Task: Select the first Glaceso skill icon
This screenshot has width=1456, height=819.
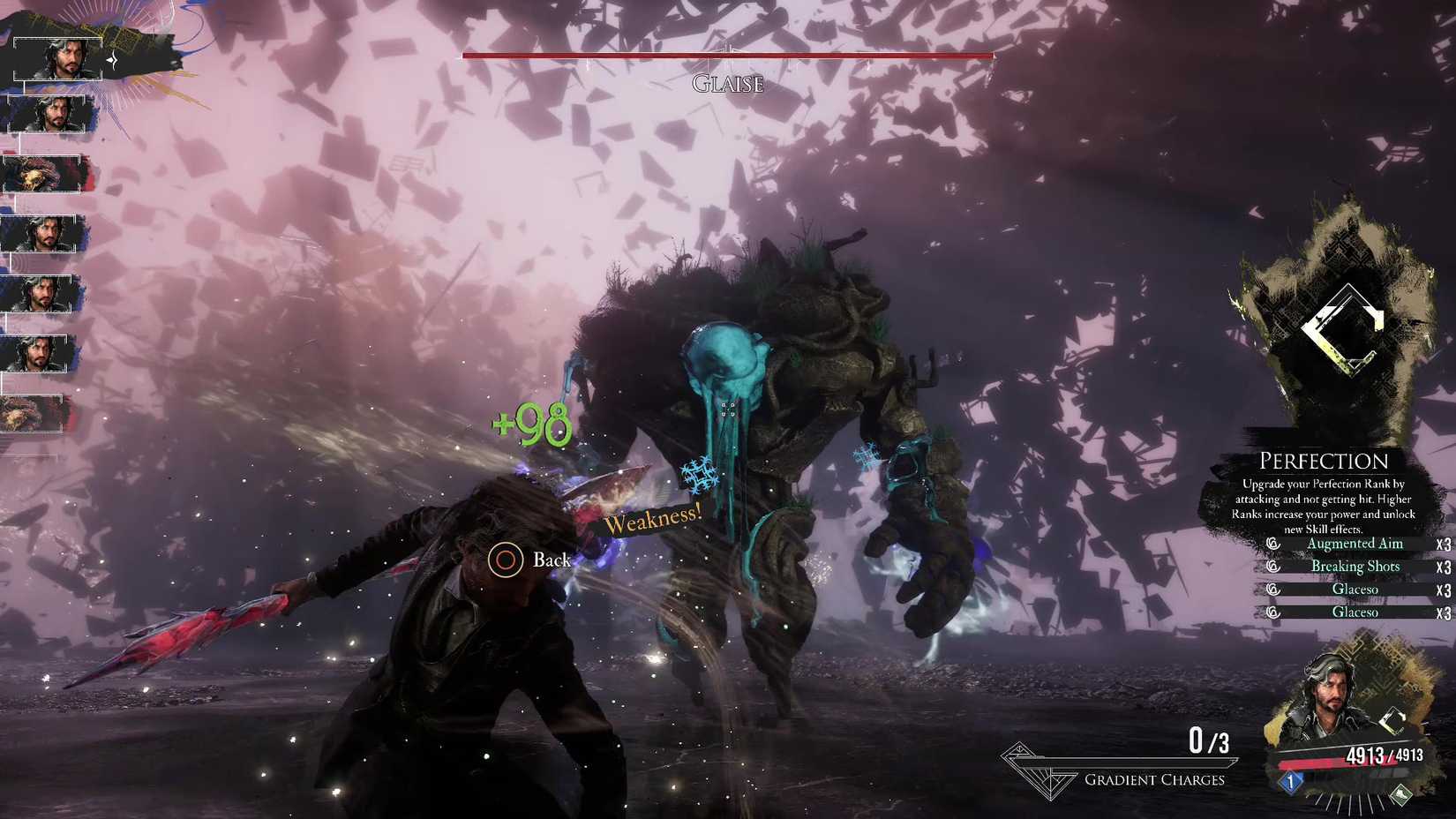Action: click(1273, 589)
